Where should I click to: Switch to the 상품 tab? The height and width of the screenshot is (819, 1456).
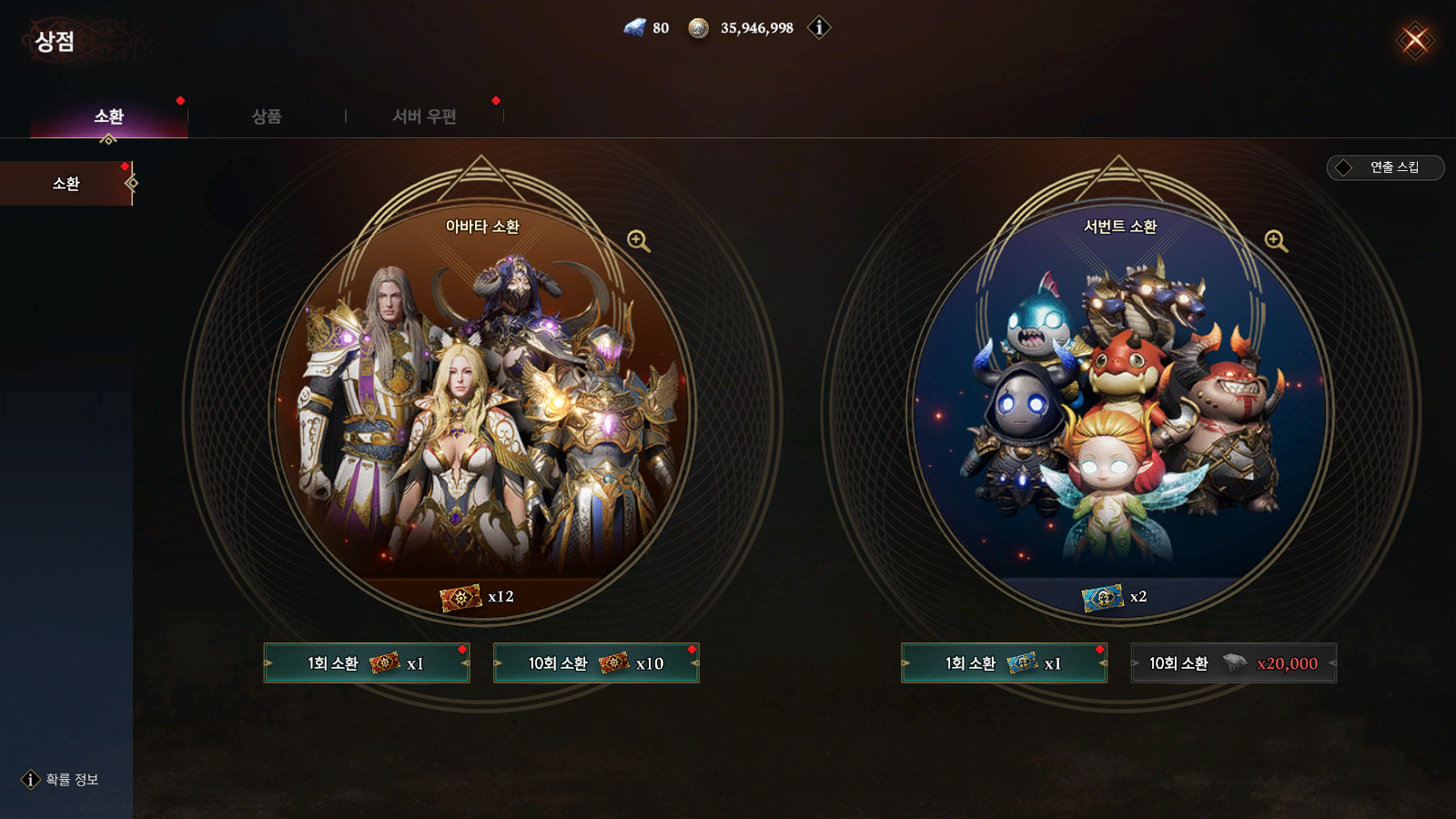tap(267, 116)
